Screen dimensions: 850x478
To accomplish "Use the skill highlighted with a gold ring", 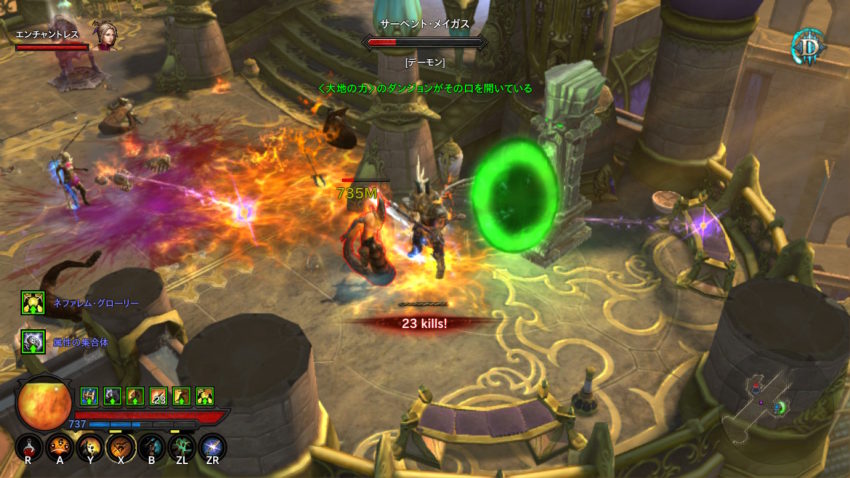I will [121, 447].
